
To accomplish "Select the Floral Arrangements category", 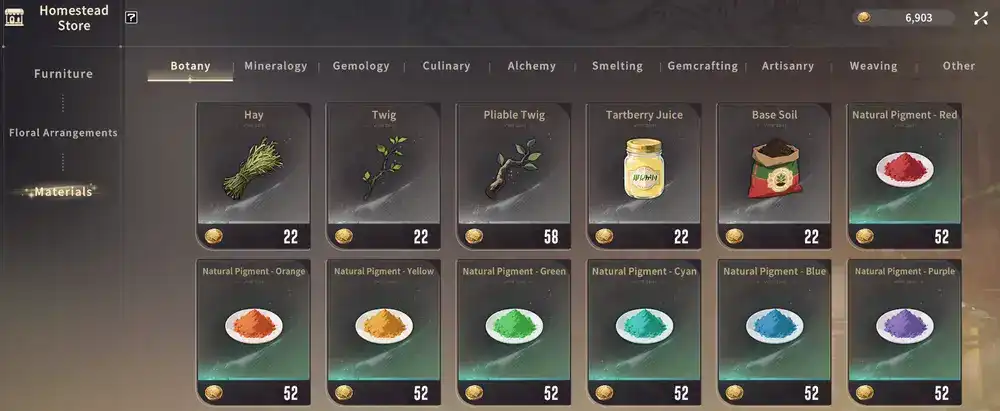I will (x=63, y=132).
